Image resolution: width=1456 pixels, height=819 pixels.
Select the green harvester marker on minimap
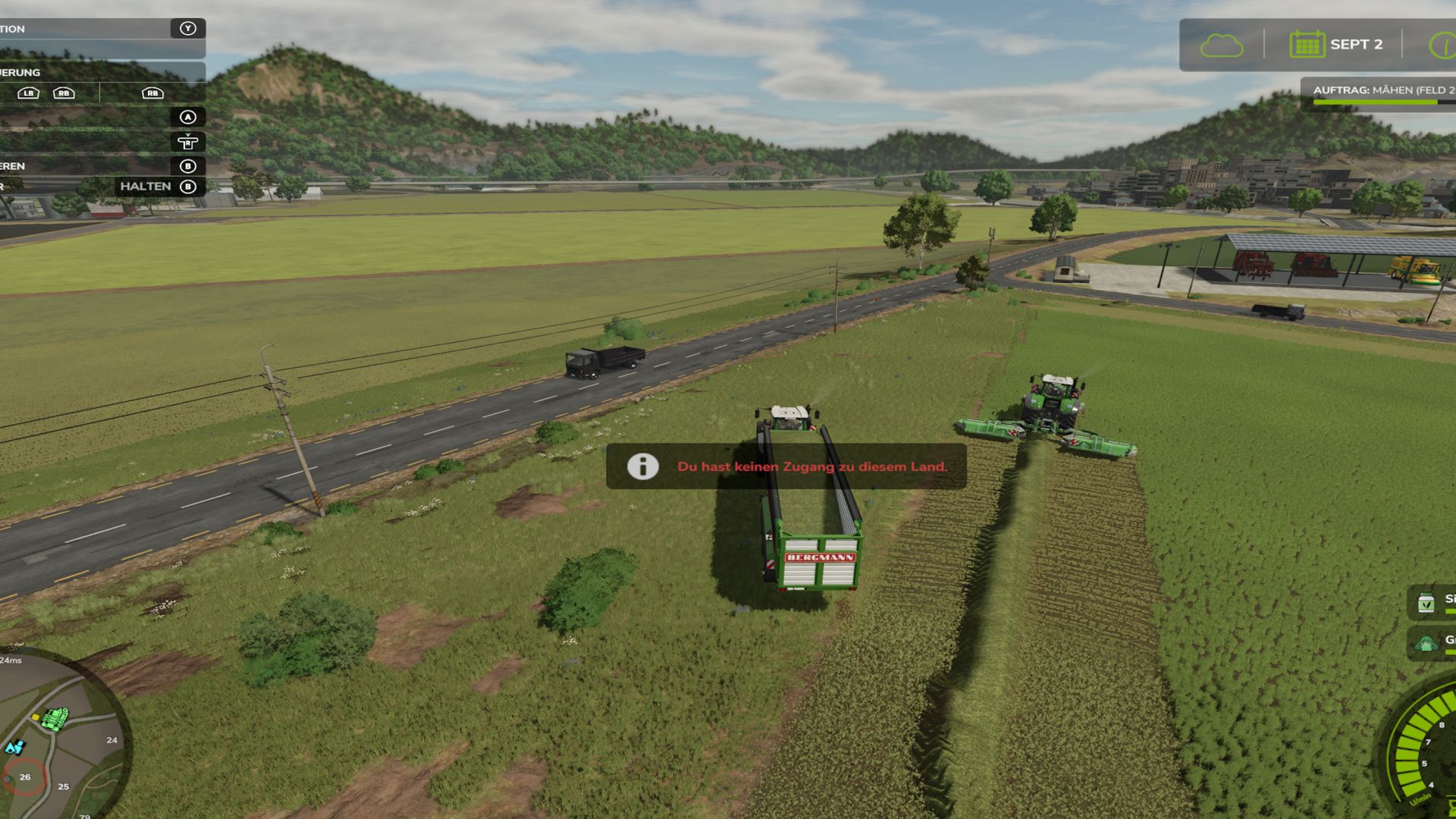[54, 717]
